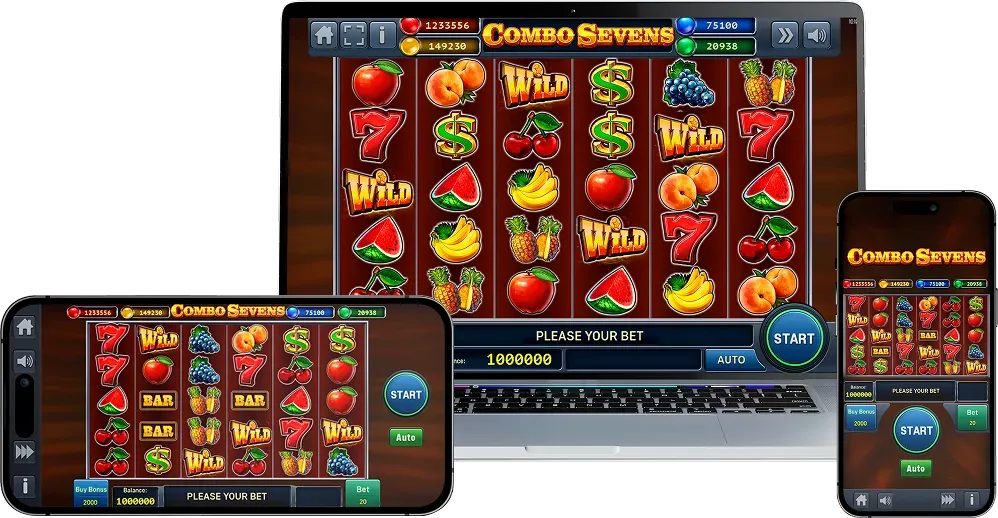Open the Bet button on the landscape phone
Image resolution: width=998 pixels, height=518 pixels.
click(362, 494)
